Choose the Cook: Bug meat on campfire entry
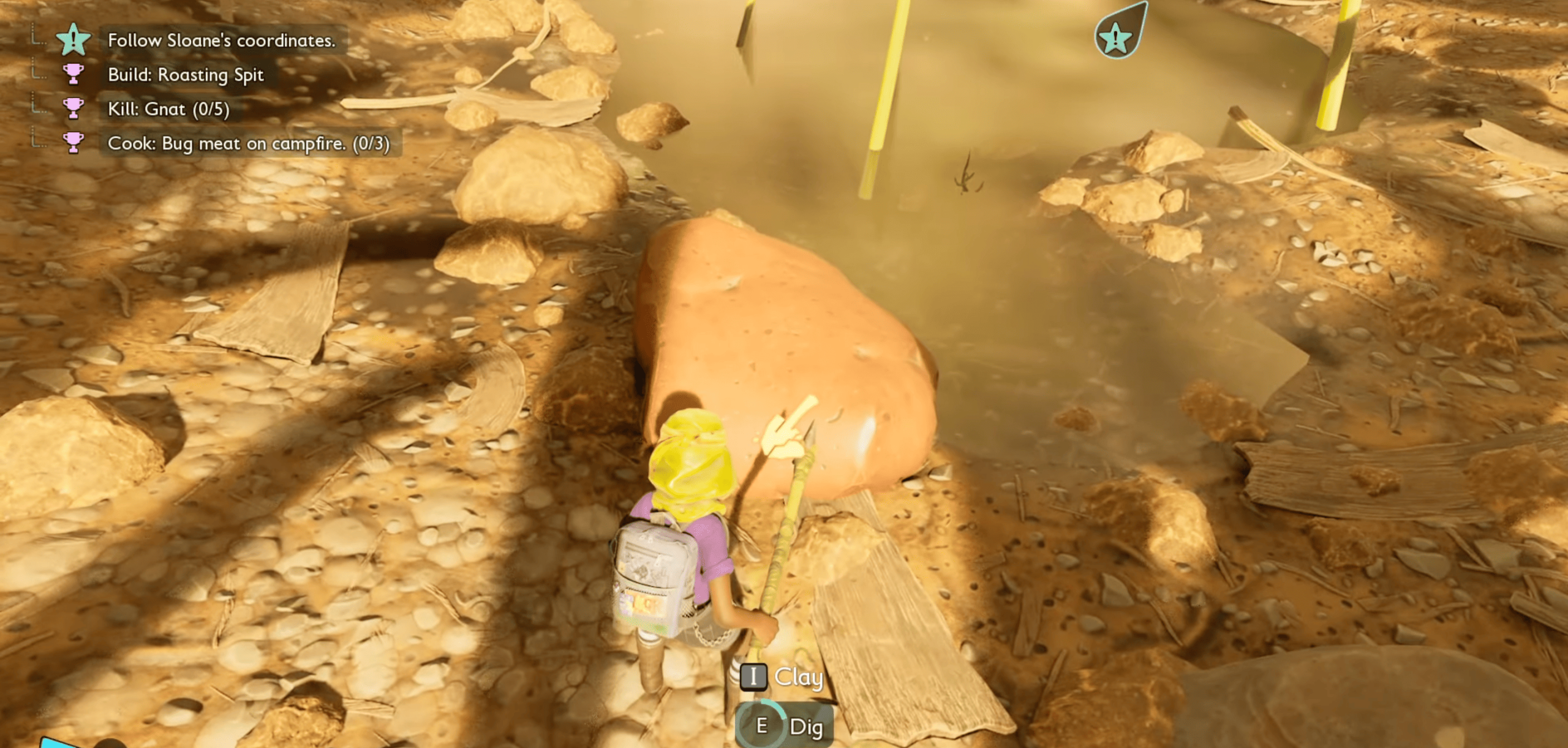1568x748 pixels. click(248, 143)
